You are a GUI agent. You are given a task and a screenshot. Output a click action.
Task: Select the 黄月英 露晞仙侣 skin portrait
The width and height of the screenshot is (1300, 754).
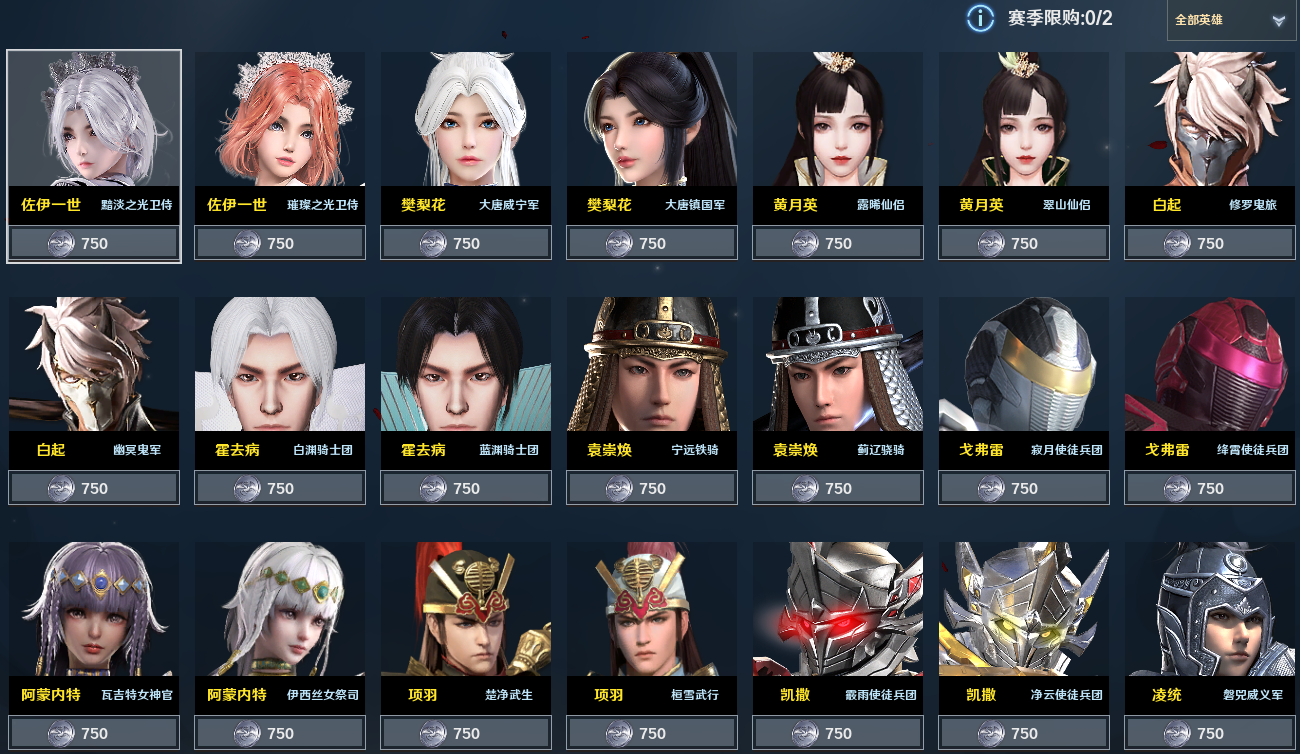(838, 120)
